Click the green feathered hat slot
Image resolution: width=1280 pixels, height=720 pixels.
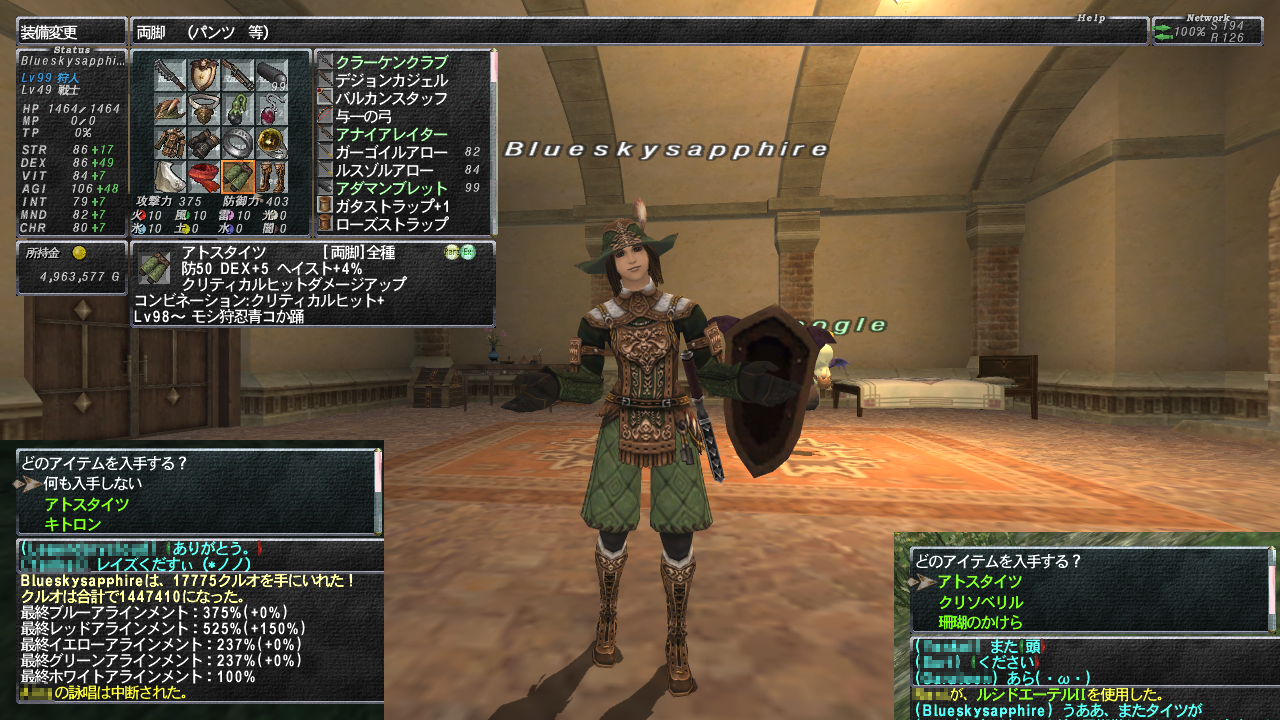click(170, 109)
